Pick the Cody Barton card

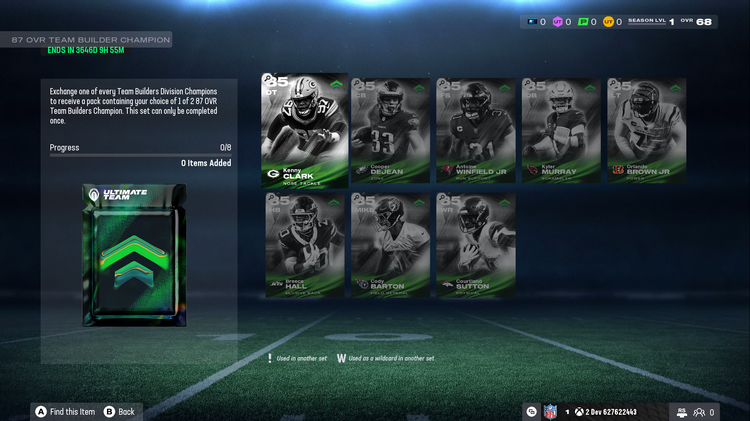(390, 245)
